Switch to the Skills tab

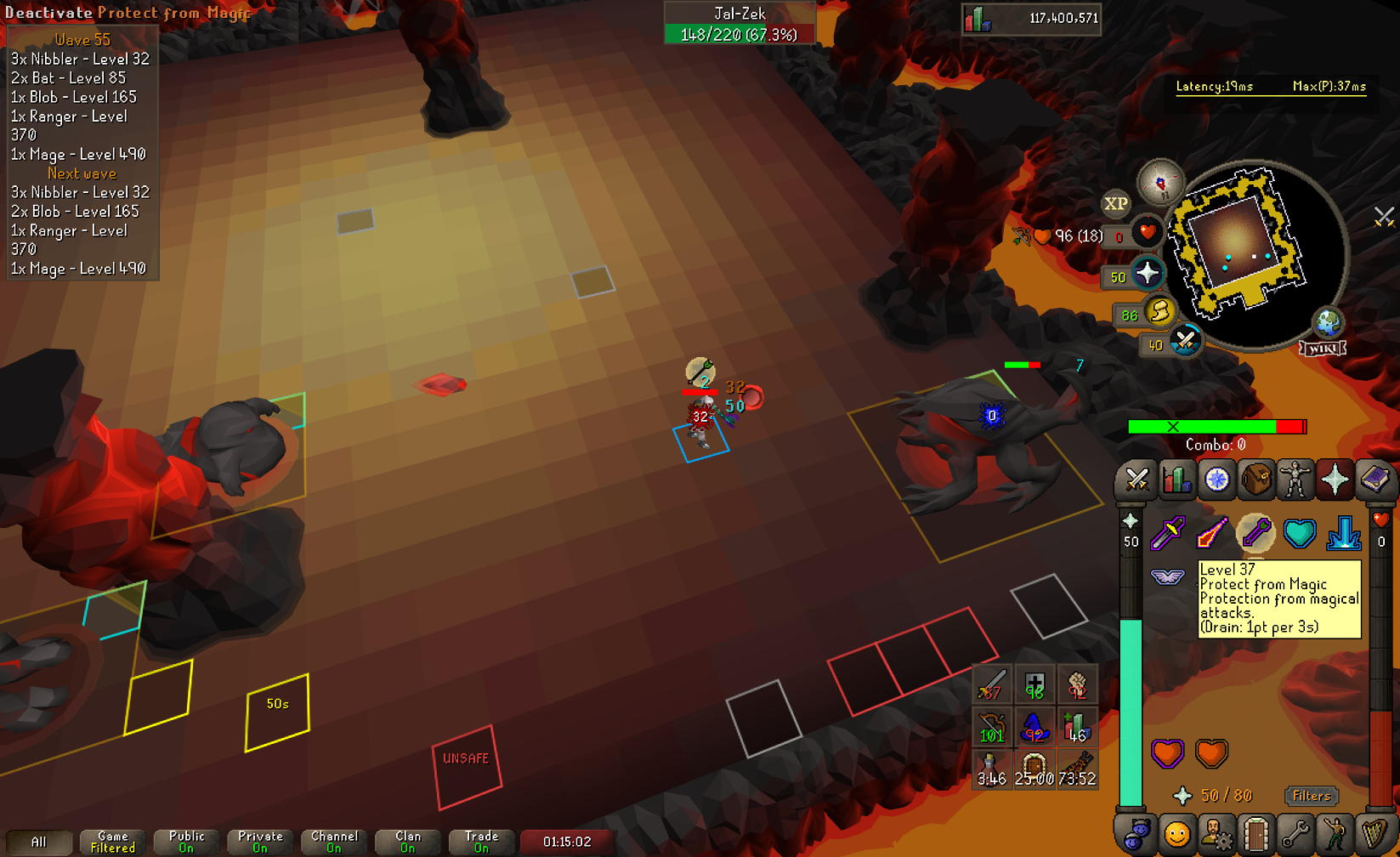pyautogui.click(x=1176, y=480)
